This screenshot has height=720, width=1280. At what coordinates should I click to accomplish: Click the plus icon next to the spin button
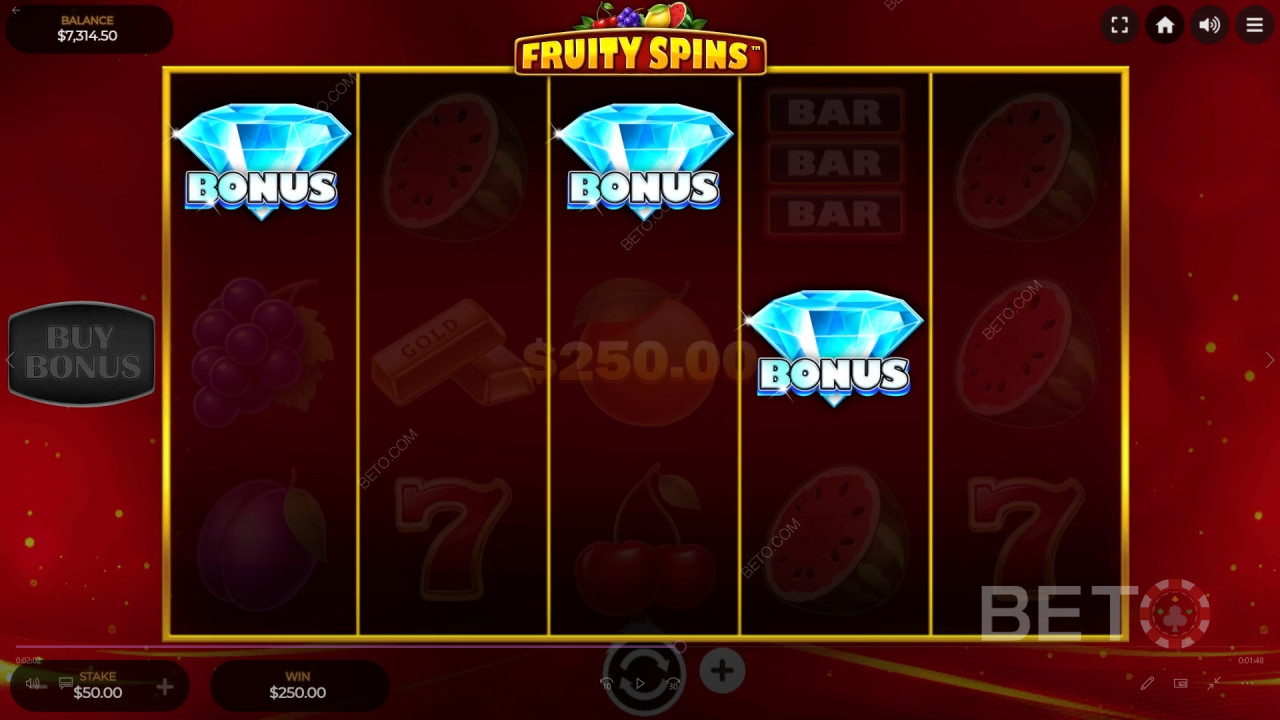coord(722,669)
